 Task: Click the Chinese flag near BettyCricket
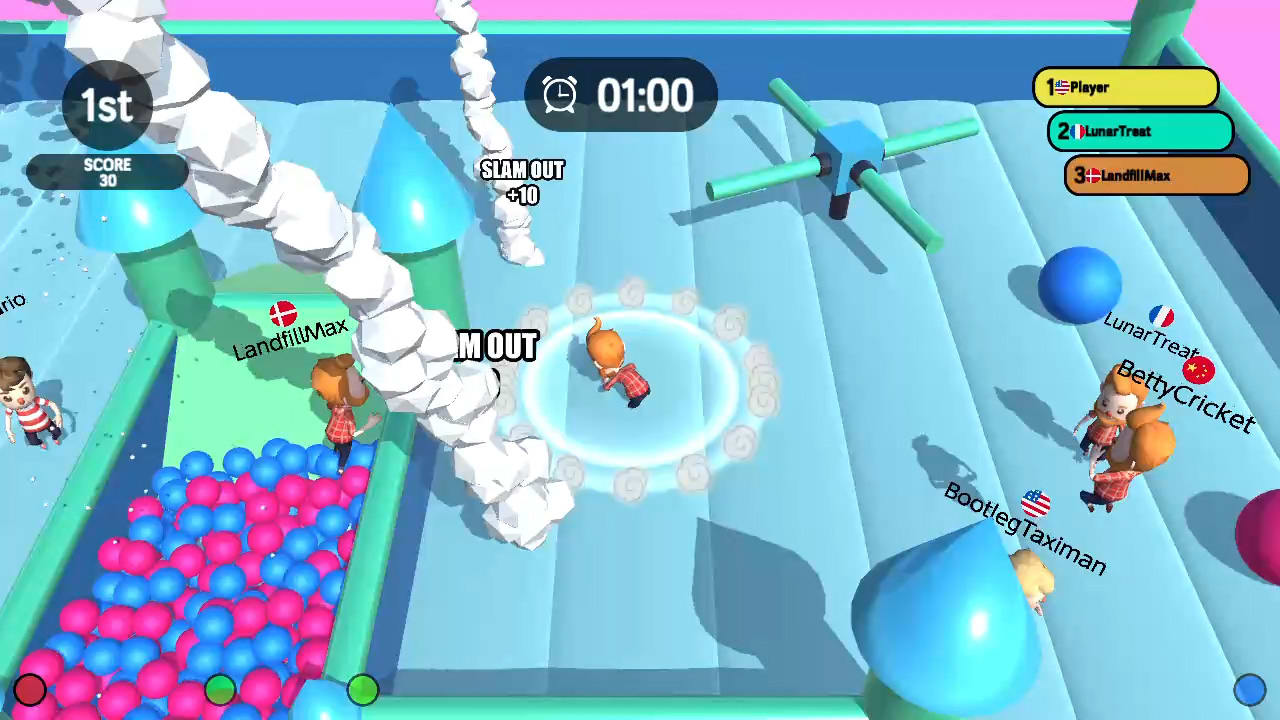1199,370
